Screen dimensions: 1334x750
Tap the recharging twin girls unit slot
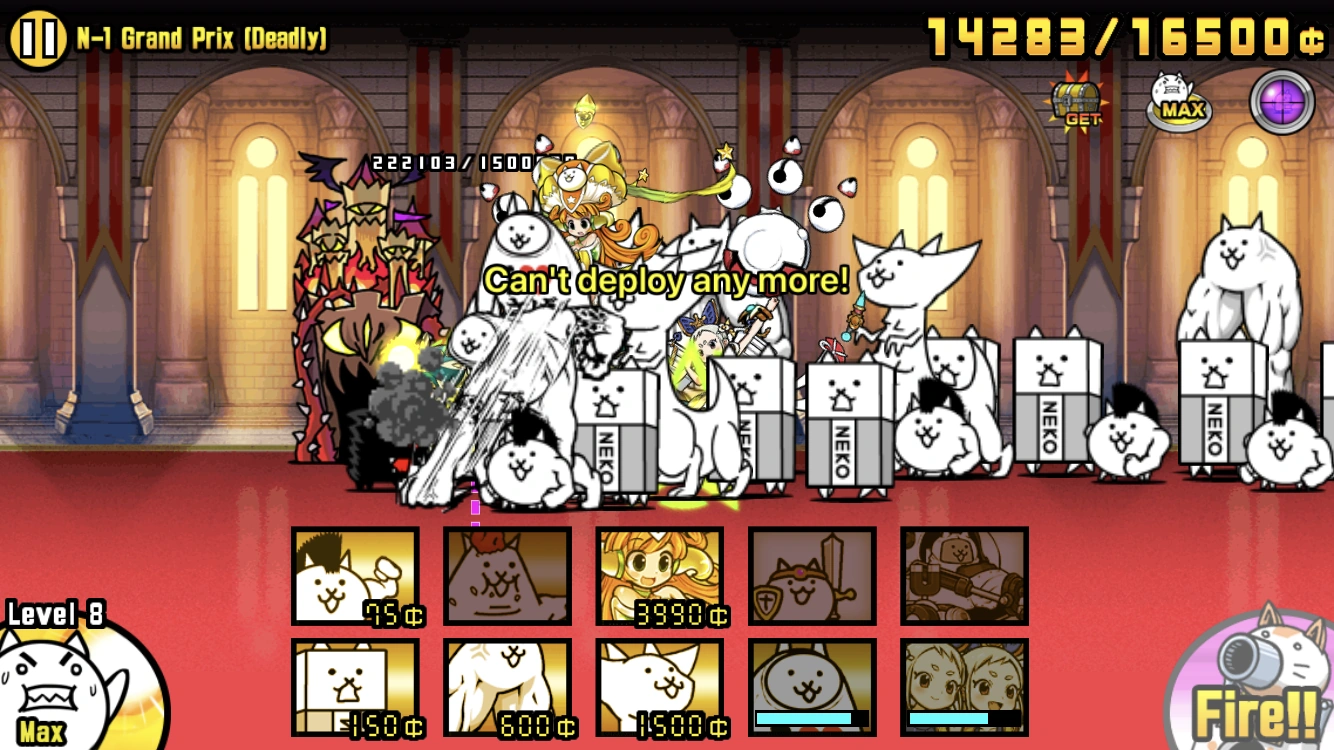click(x=963, y=689)
